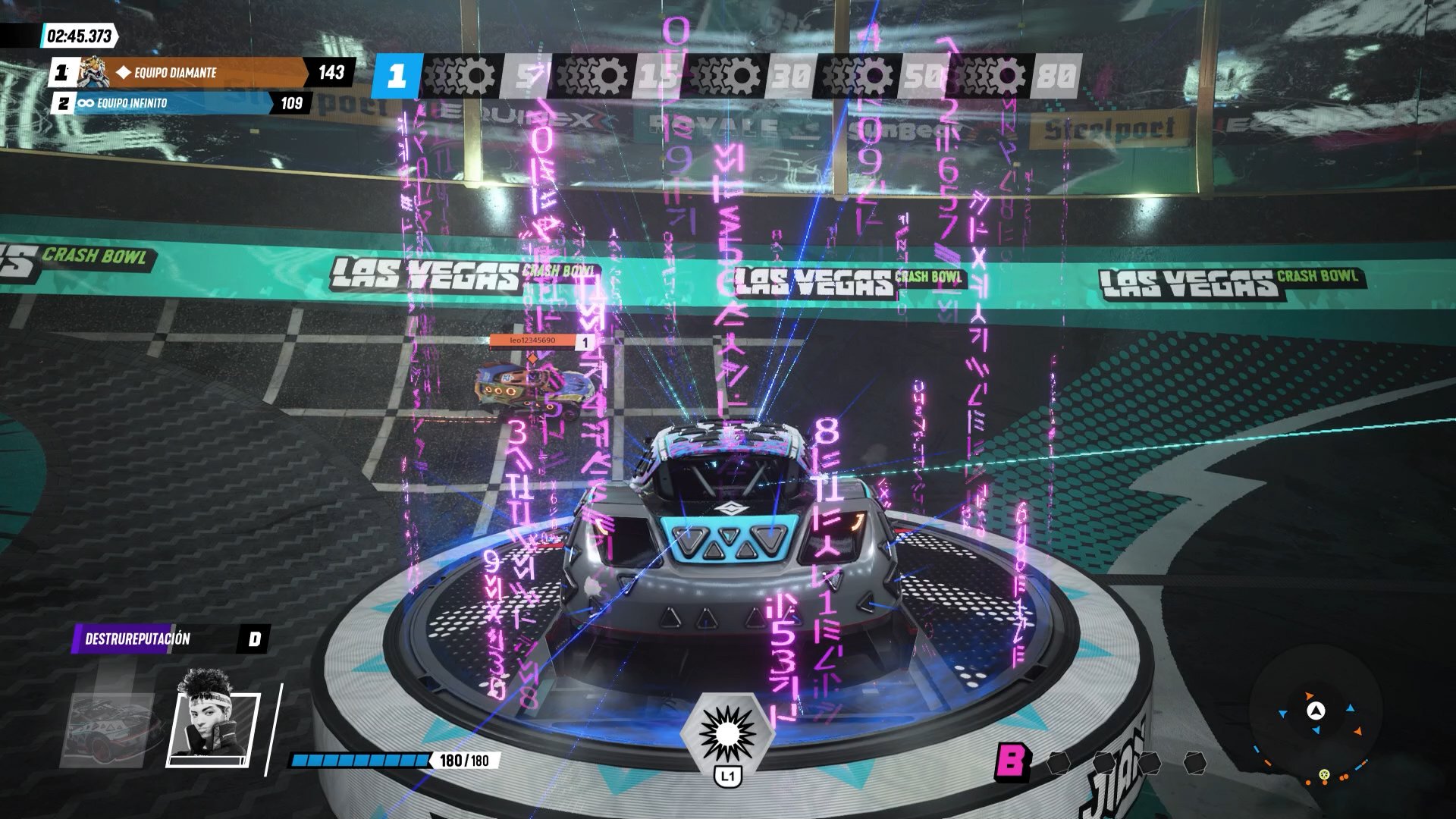The height and width of the screenshot is (819, 1456).
Task: Activate the starburst breaker ability icon
Action: pos(728,731)
